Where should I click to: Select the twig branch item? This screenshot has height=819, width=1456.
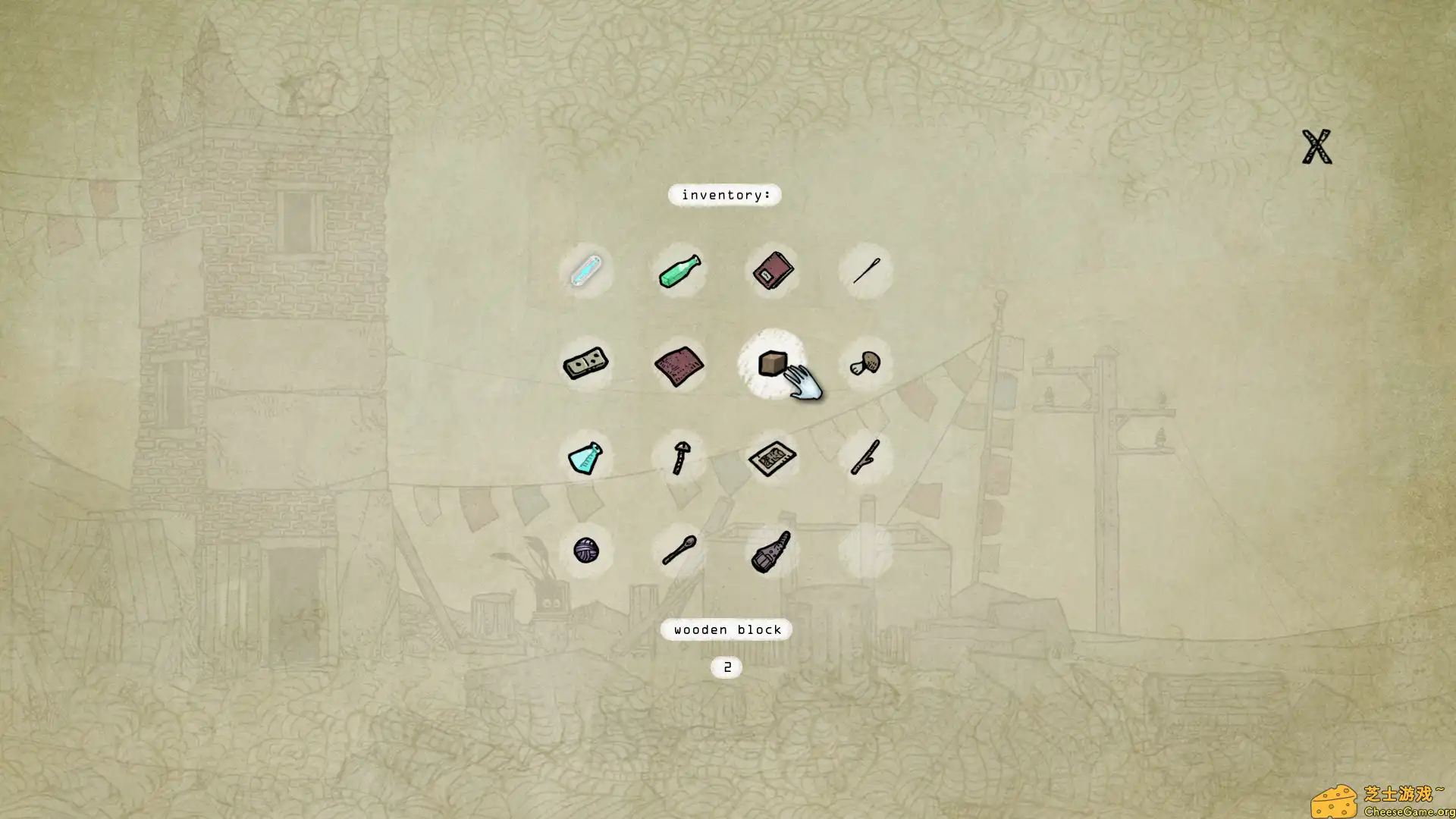click(864, 457)
